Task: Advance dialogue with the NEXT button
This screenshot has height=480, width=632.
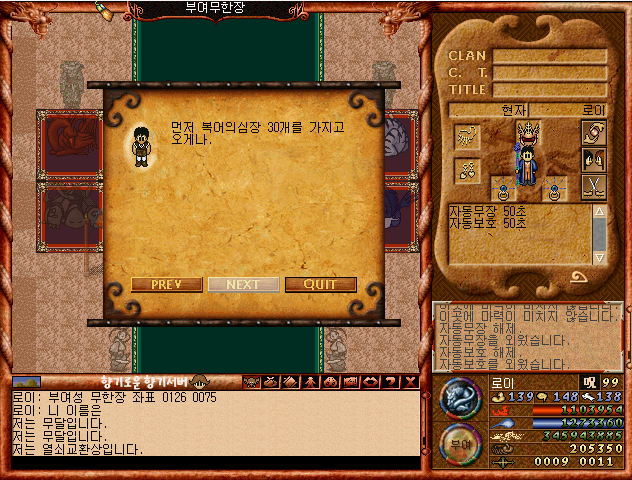Action: click(243, 284)
